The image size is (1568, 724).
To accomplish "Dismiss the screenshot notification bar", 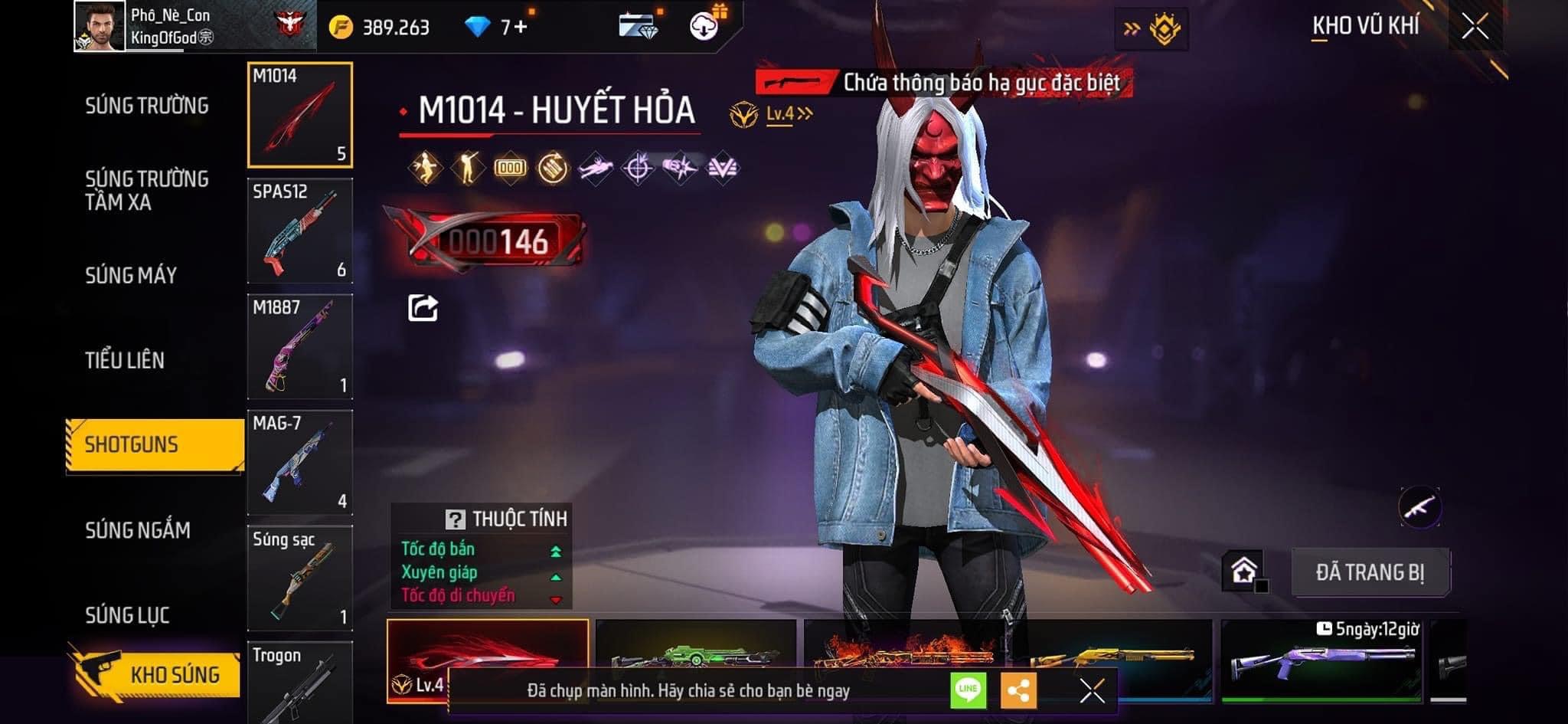I will (1092, 690).
